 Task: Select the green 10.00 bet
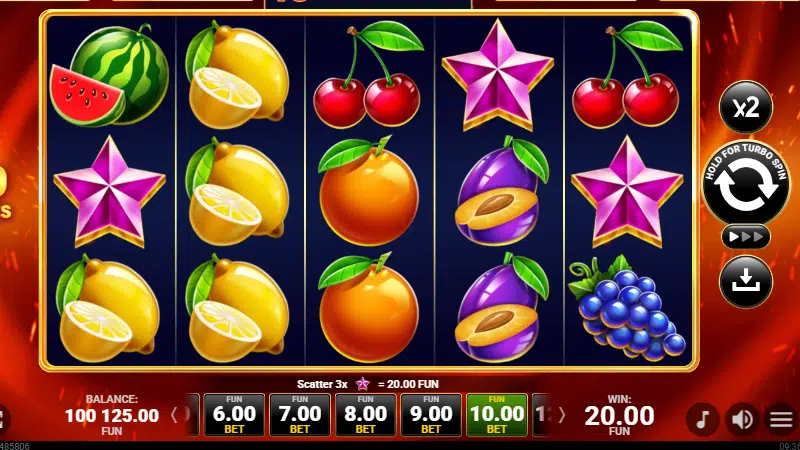[497, 414]
